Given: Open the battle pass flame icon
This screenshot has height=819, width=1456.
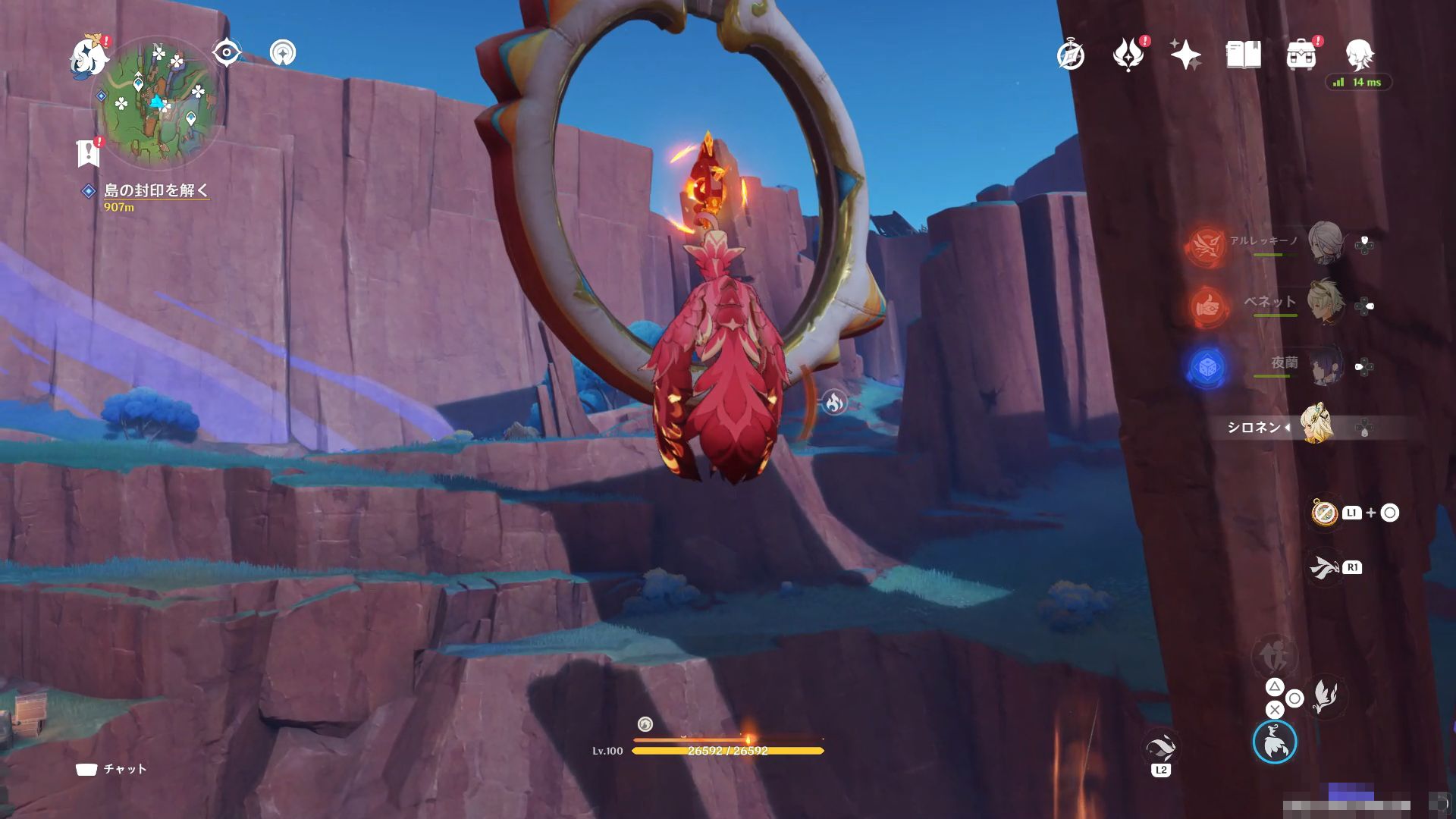Looking at the screenshot, I should click(x=1128, y=55).
